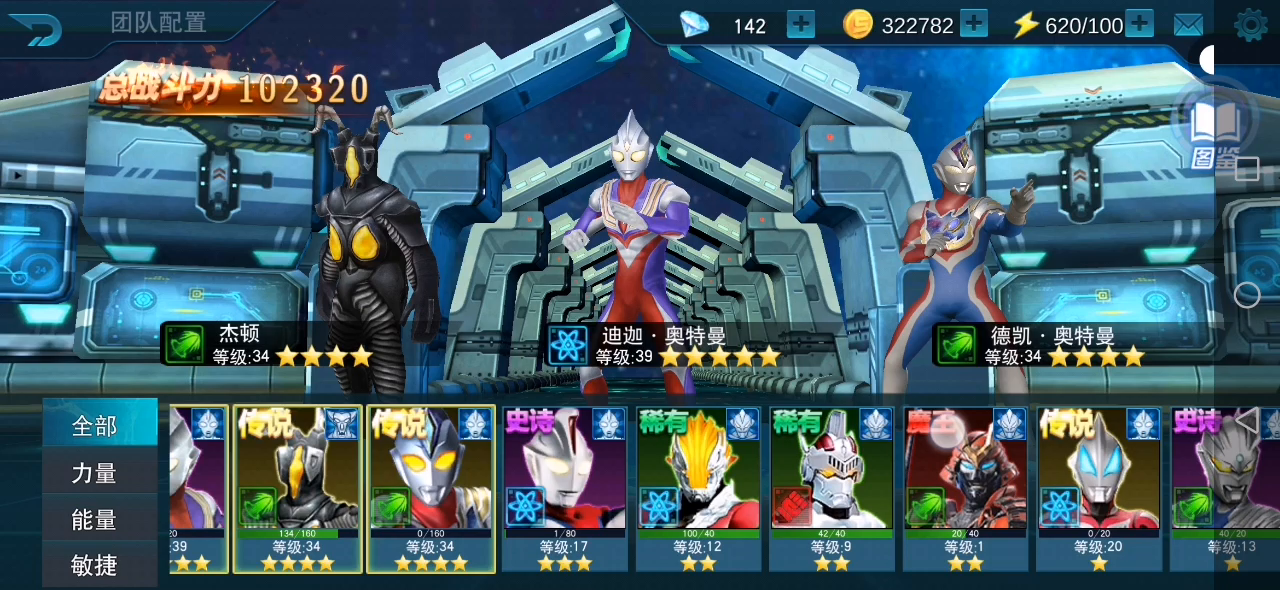1280x590 pixels.
Task: Choose the level 17 史诗 hero card
Action: click(565, 487)
